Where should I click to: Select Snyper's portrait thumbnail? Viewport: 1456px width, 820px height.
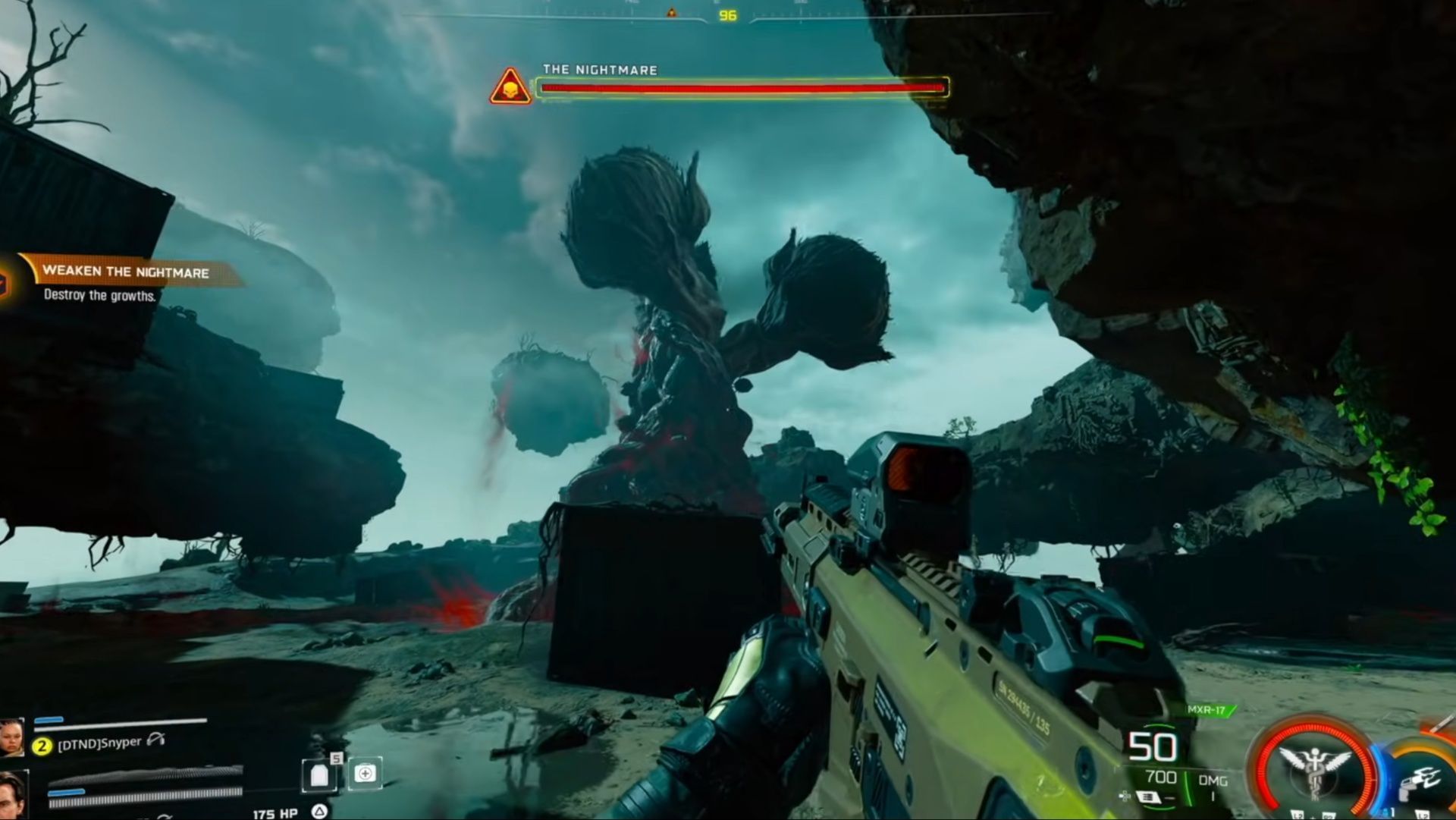(x=11, y=738)
